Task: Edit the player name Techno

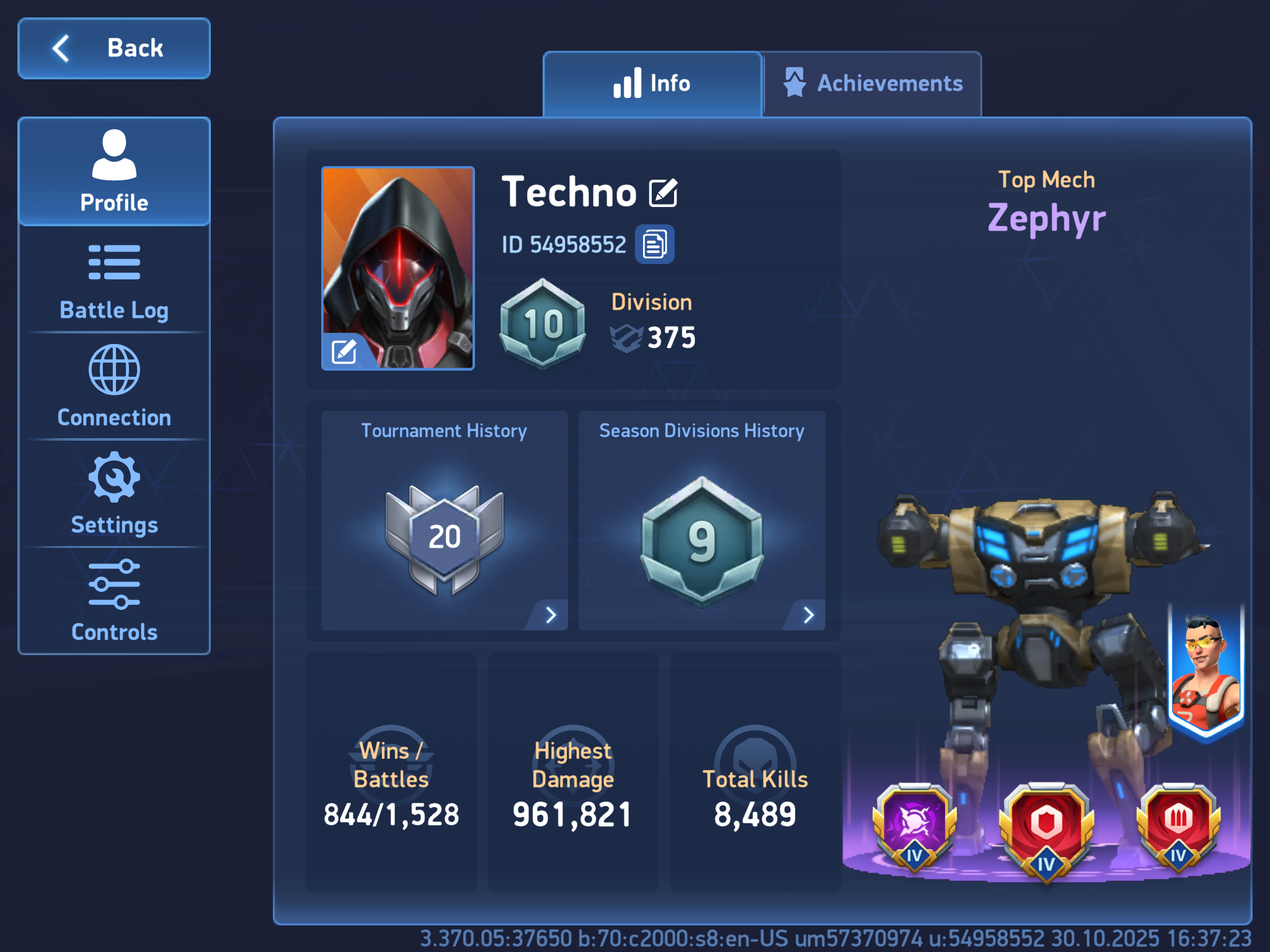Action: [x=664, y=193]
